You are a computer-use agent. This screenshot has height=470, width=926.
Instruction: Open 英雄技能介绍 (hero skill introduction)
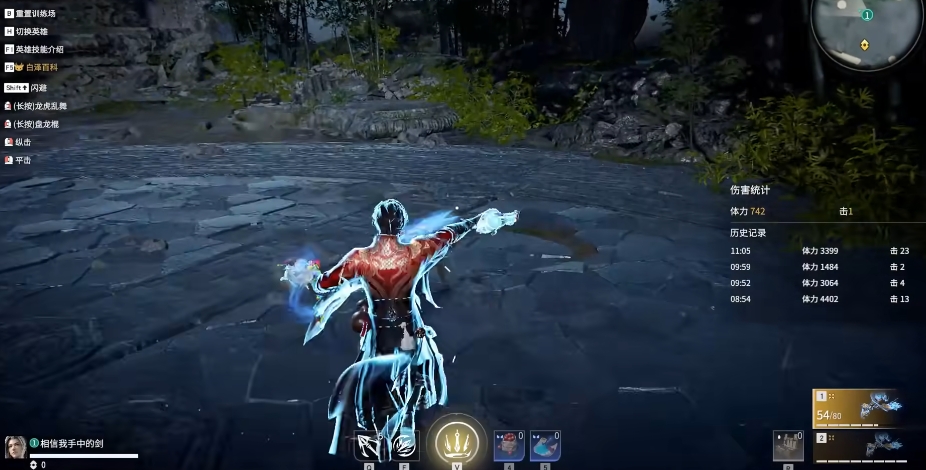point(40,49)
